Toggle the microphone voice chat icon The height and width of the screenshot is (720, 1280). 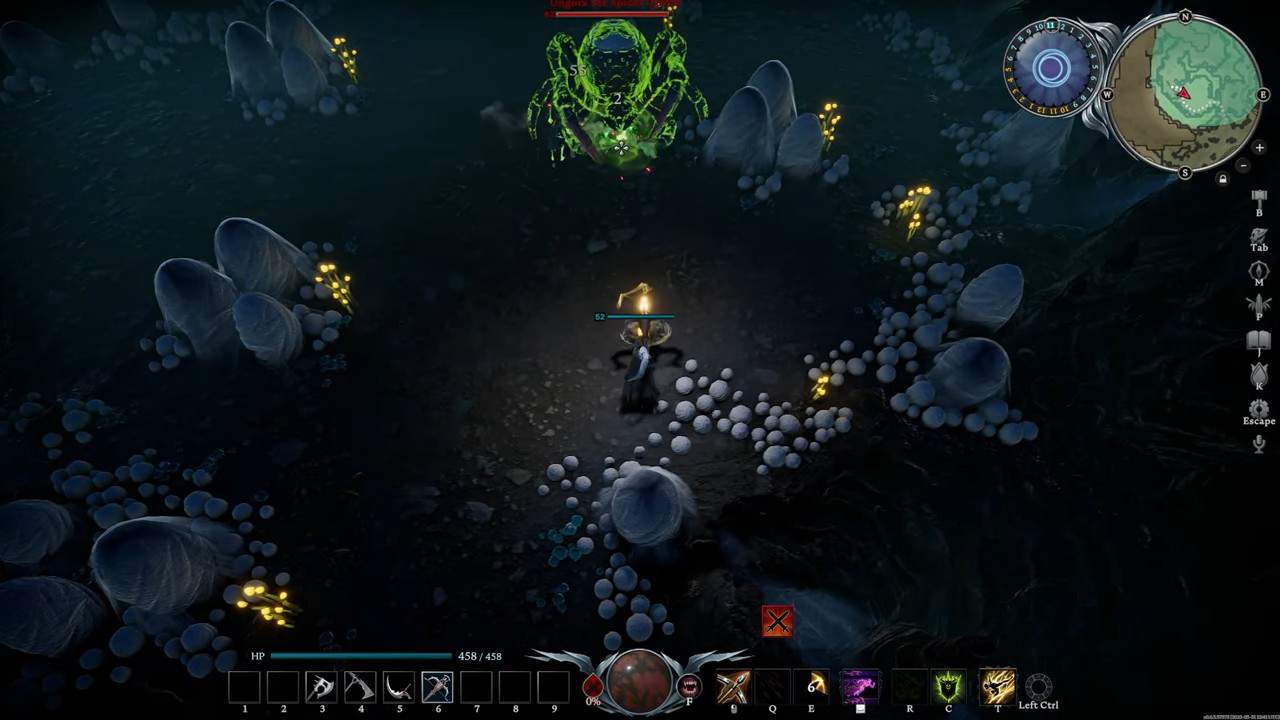pyautogui.click(x=1259, y=444)
